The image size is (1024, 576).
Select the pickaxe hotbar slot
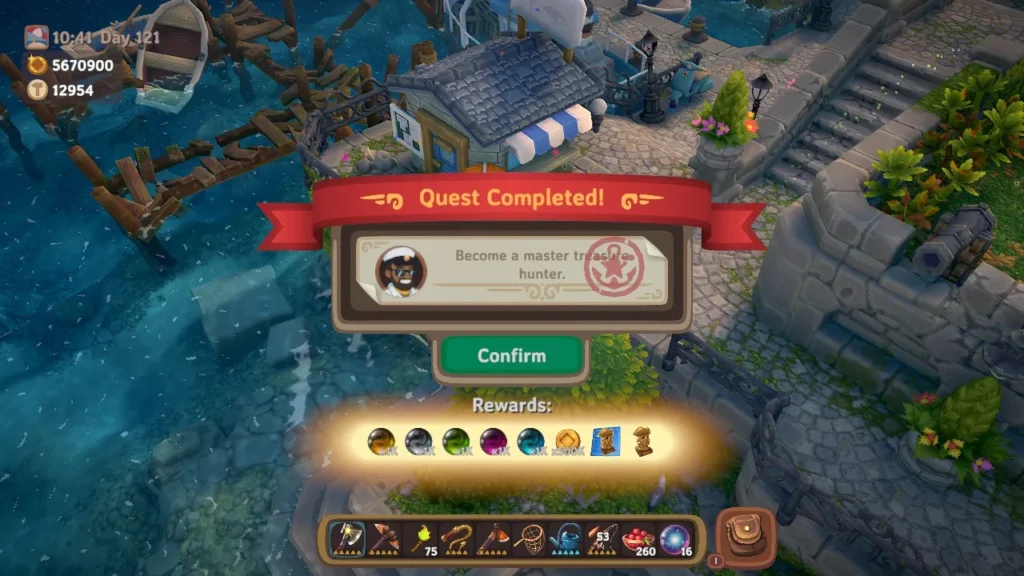[x=384, y=539]
